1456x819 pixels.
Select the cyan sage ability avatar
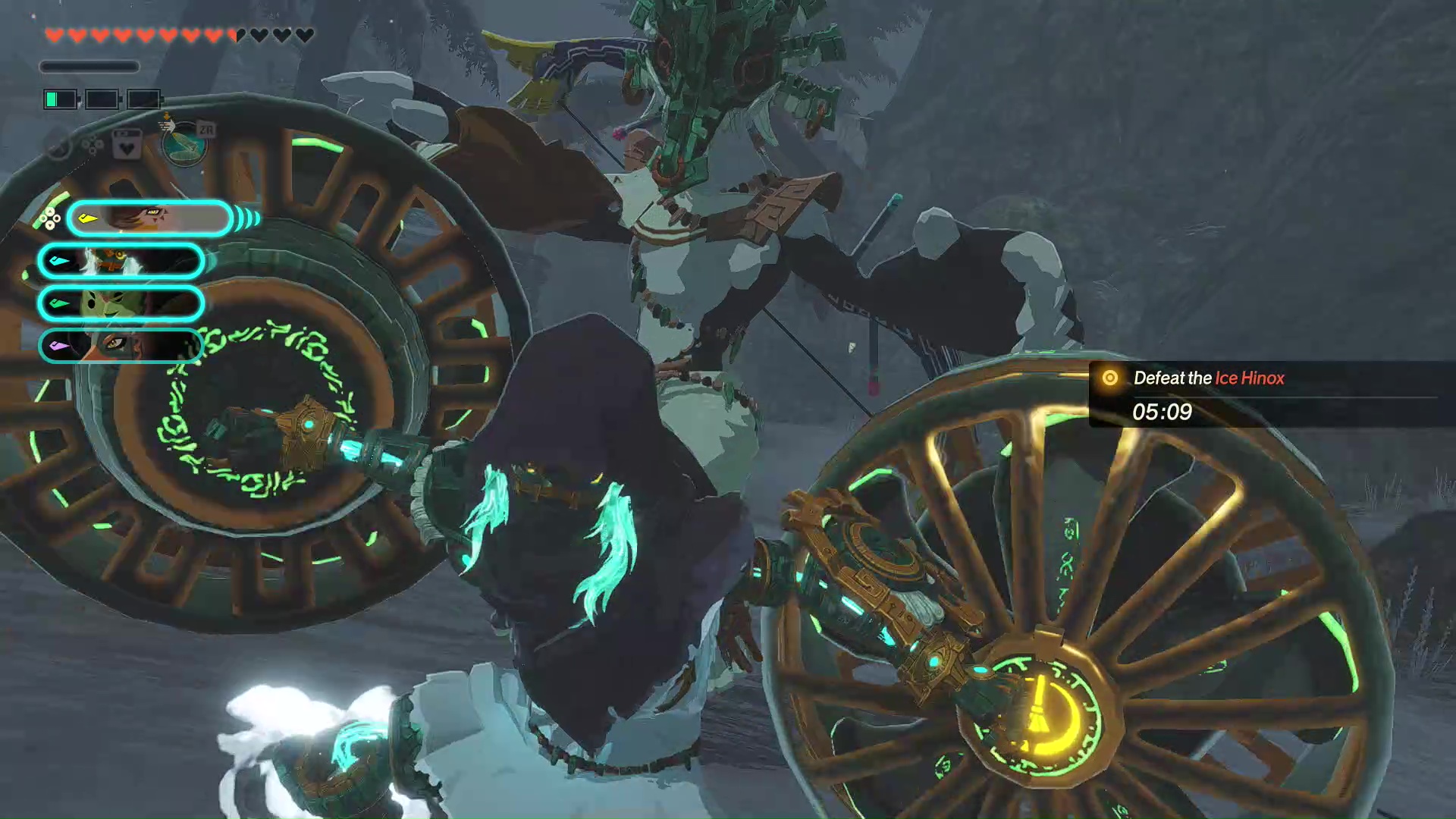pos(121,260)
